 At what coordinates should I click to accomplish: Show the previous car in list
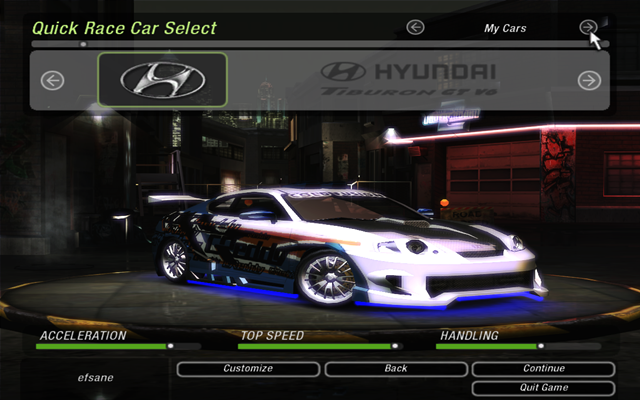point(52,80)
